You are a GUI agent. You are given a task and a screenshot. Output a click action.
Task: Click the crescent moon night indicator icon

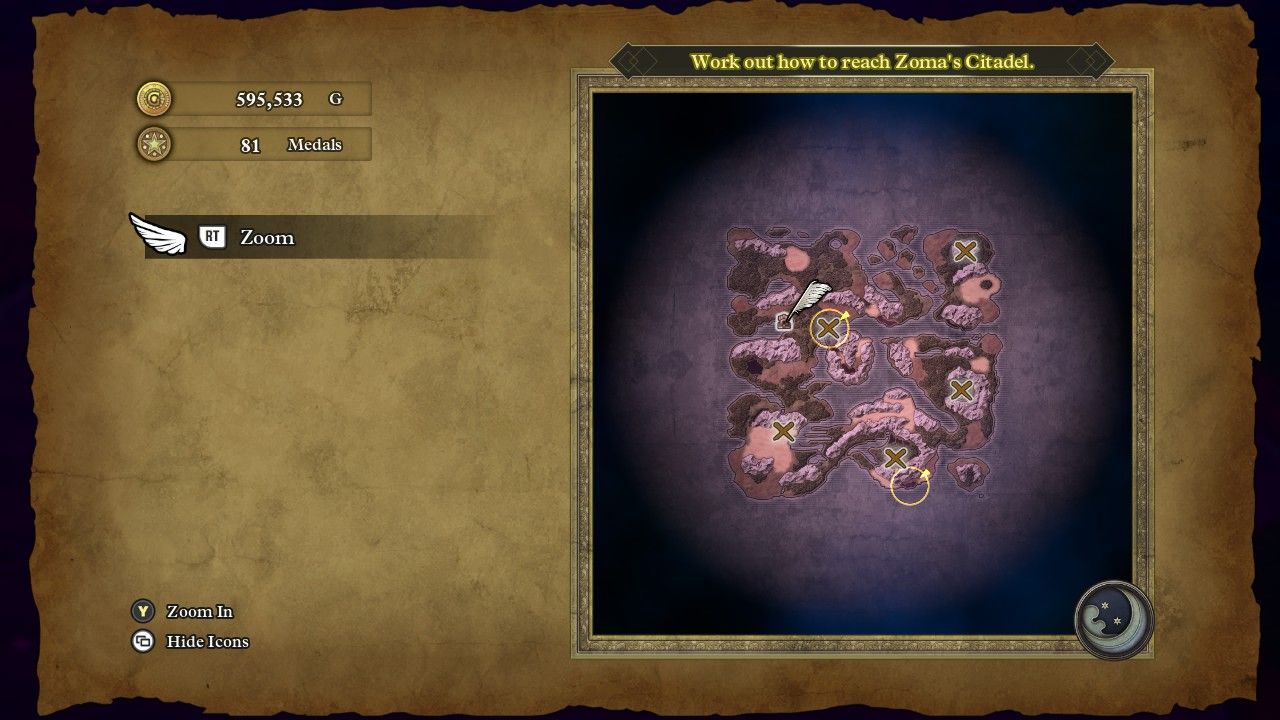(x=1113, y=619)
